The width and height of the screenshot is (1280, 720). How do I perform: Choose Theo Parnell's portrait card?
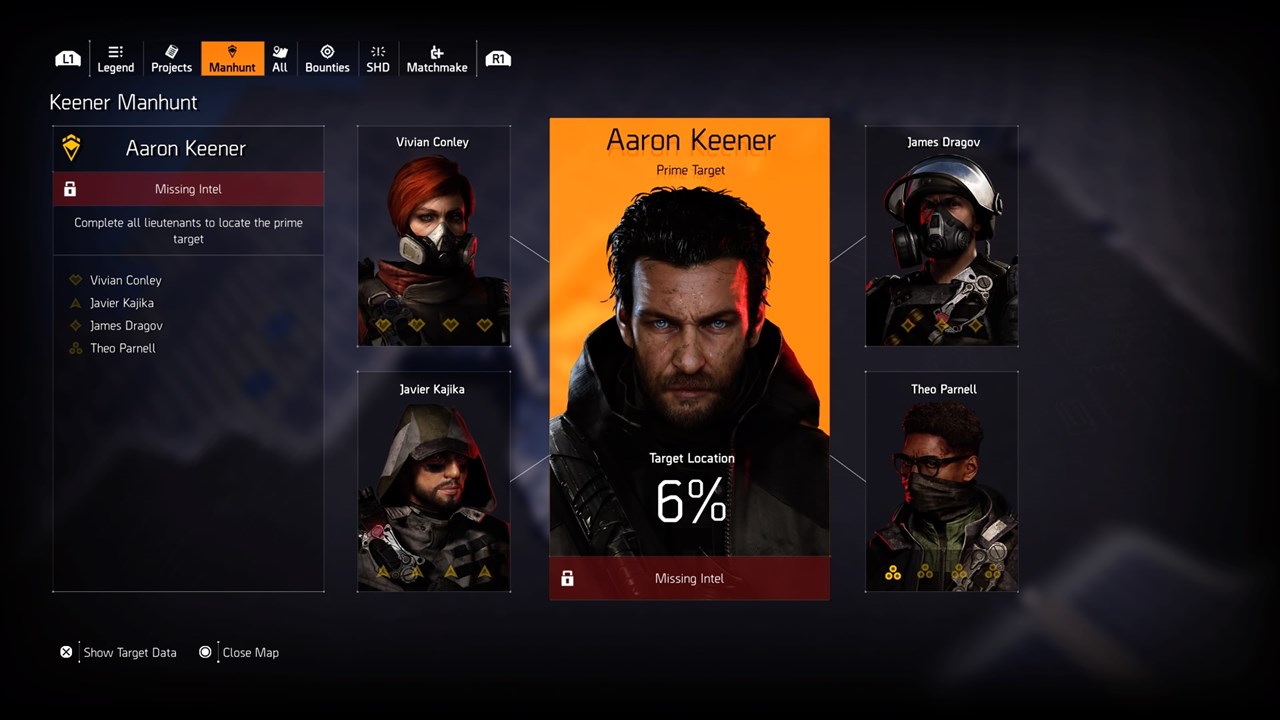coord(942,482)
